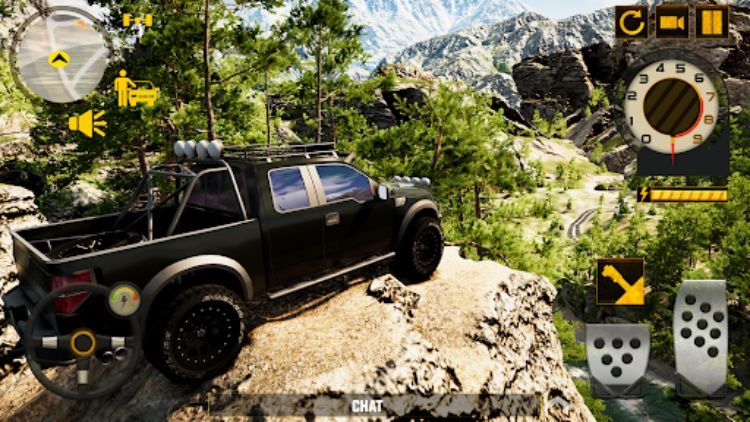Engage the handbrake lever button
The height and width of the screenshot is (422, 750).
point(620,282)
